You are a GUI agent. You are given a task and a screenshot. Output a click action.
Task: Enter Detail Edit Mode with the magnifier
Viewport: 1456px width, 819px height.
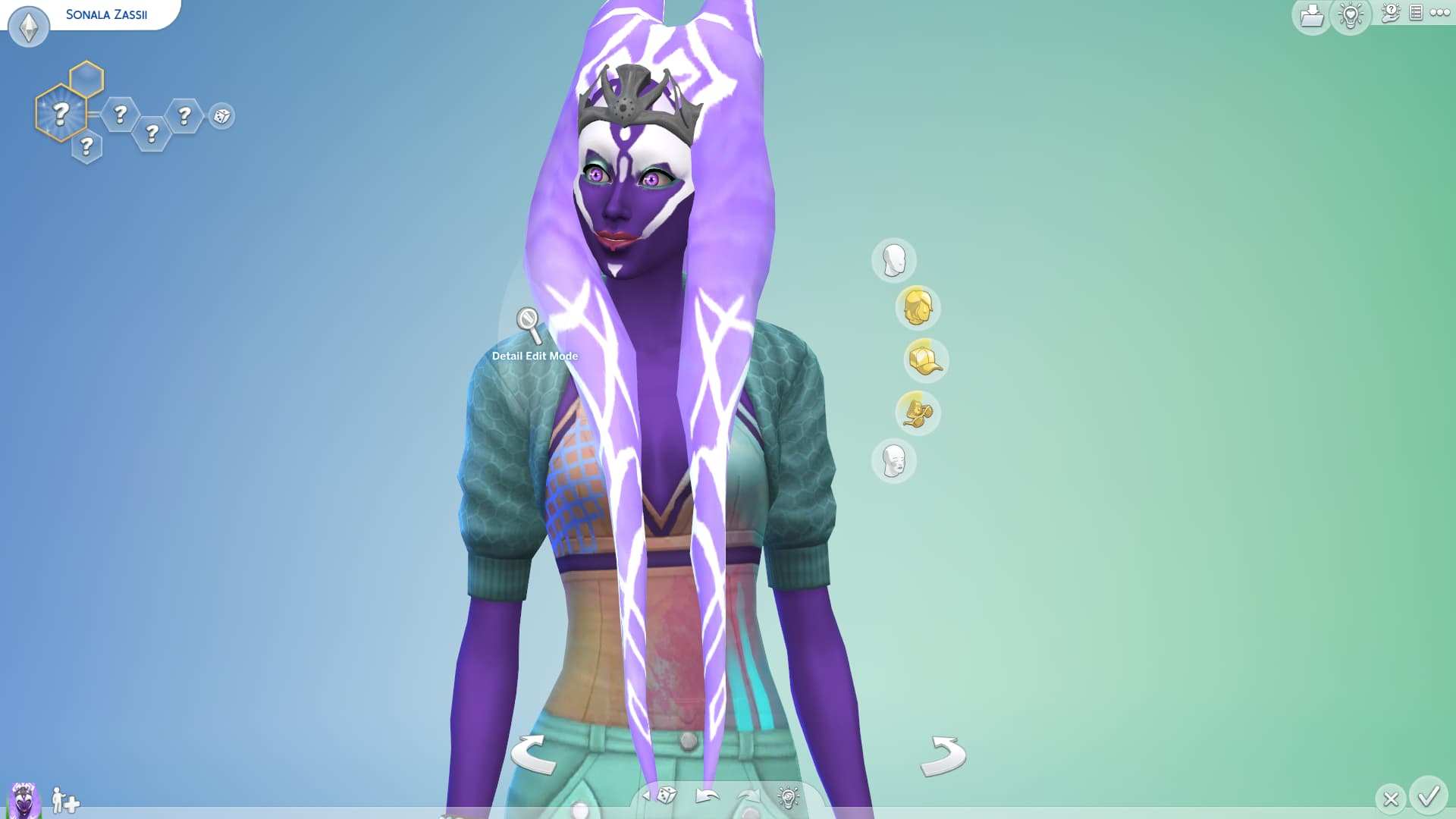[529, 324]
